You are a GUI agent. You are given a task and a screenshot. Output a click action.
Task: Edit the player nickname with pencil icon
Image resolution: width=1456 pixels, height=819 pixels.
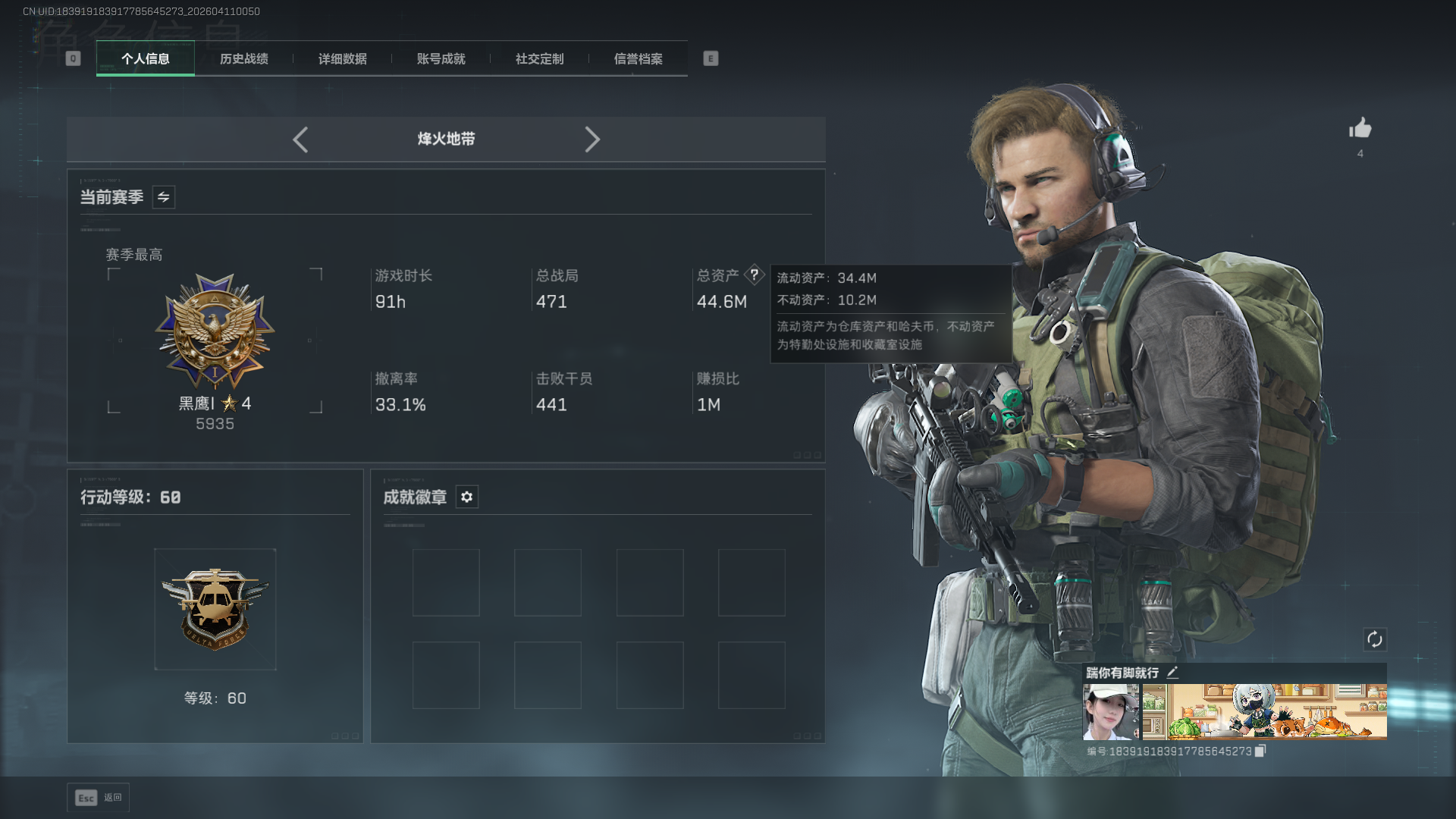[x=1172, y=673]
